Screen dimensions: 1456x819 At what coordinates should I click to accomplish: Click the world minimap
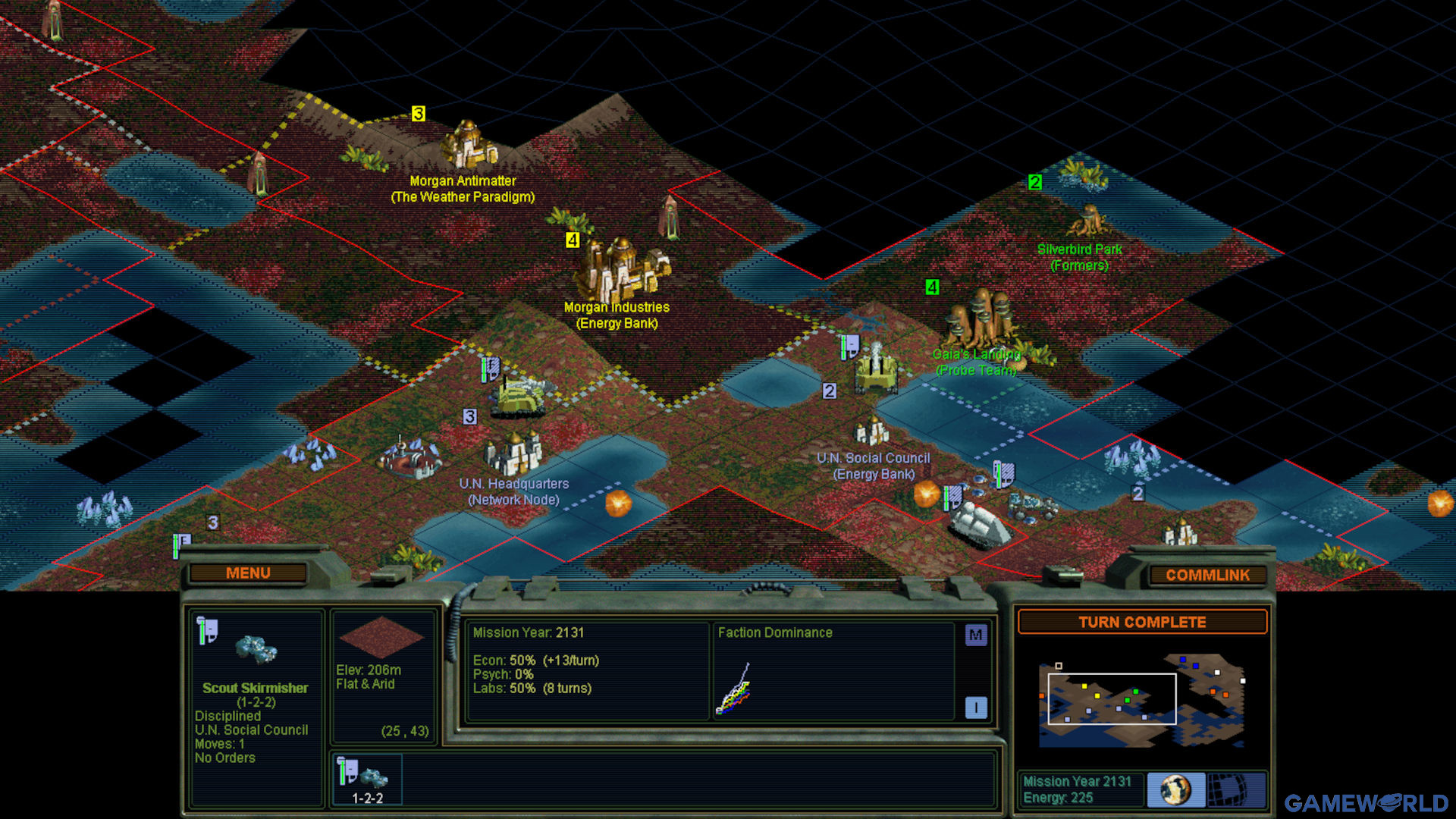pos(1141,701)
